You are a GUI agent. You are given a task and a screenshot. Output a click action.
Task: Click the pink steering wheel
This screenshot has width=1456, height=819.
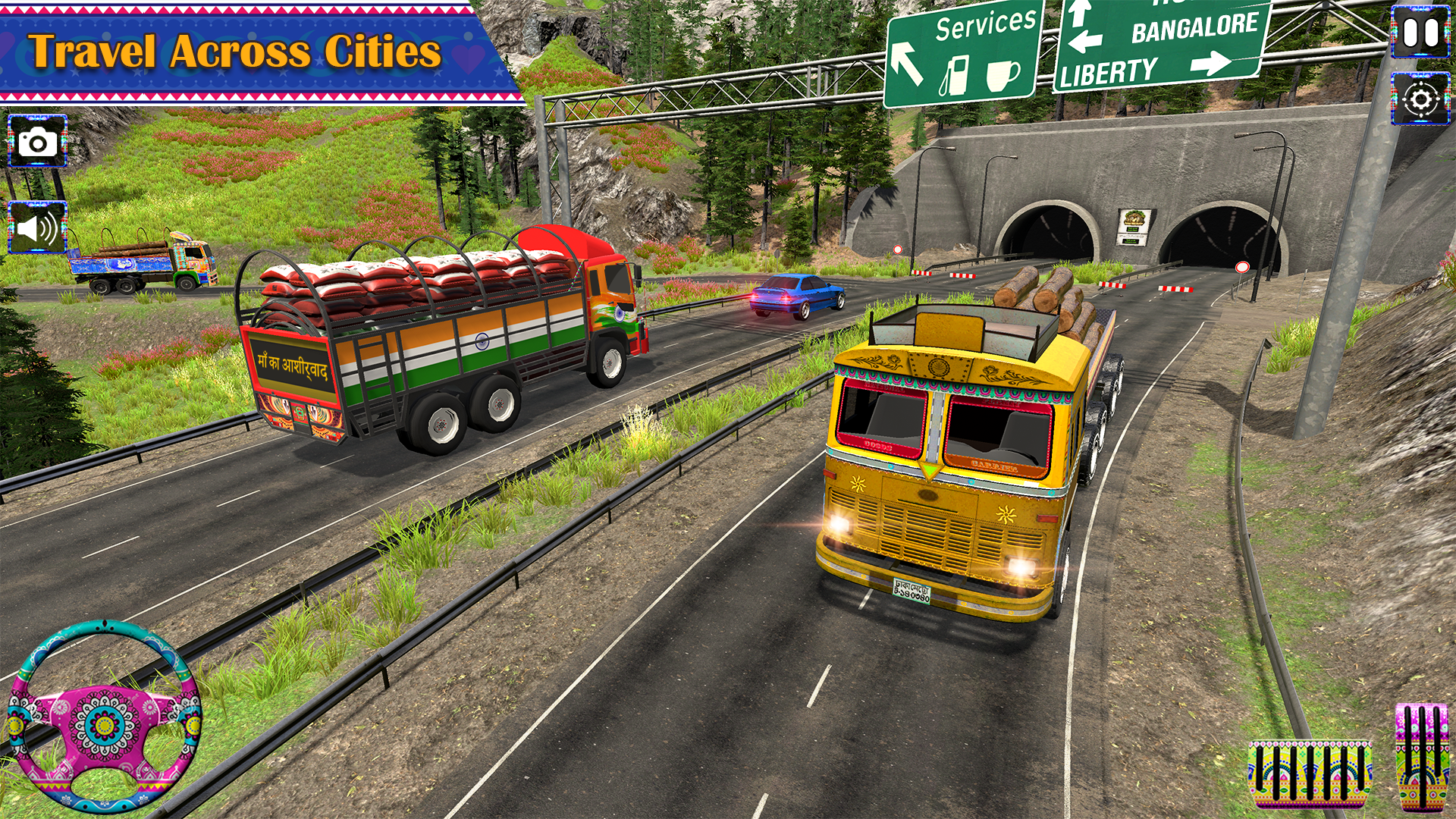point(105,717)
